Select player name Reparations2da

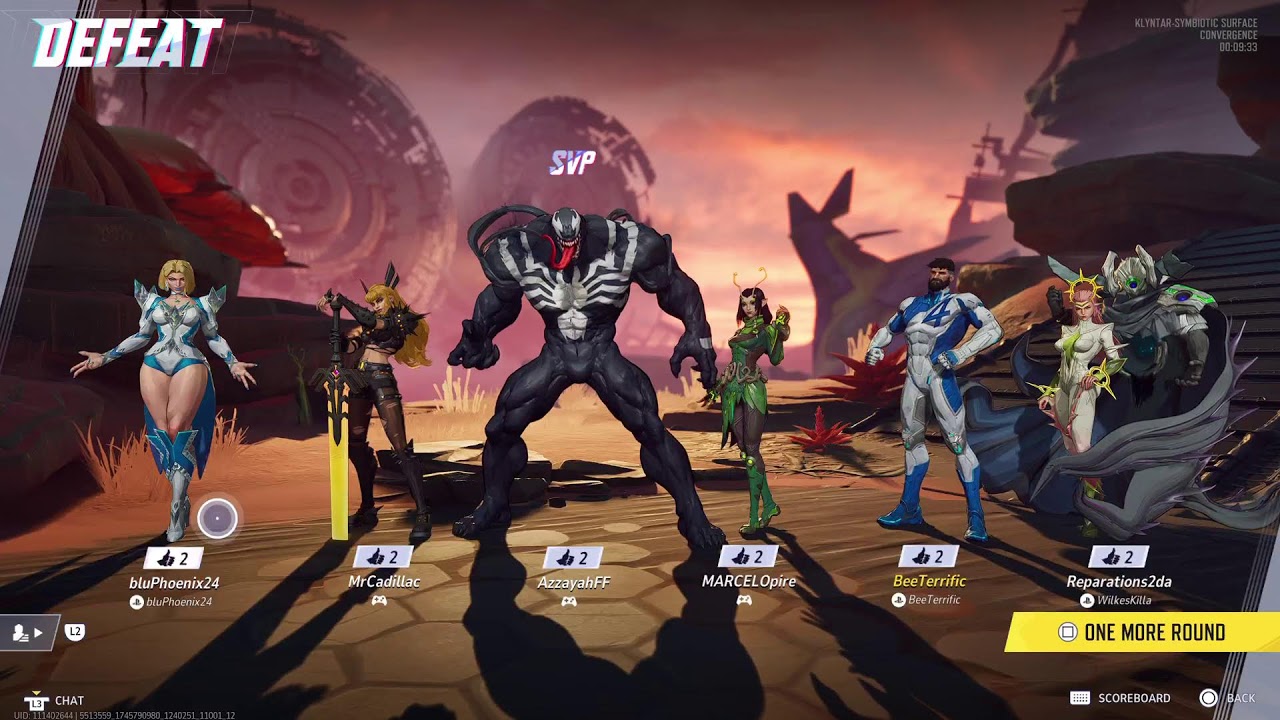pyautogui.click(x=1118, y=581)
